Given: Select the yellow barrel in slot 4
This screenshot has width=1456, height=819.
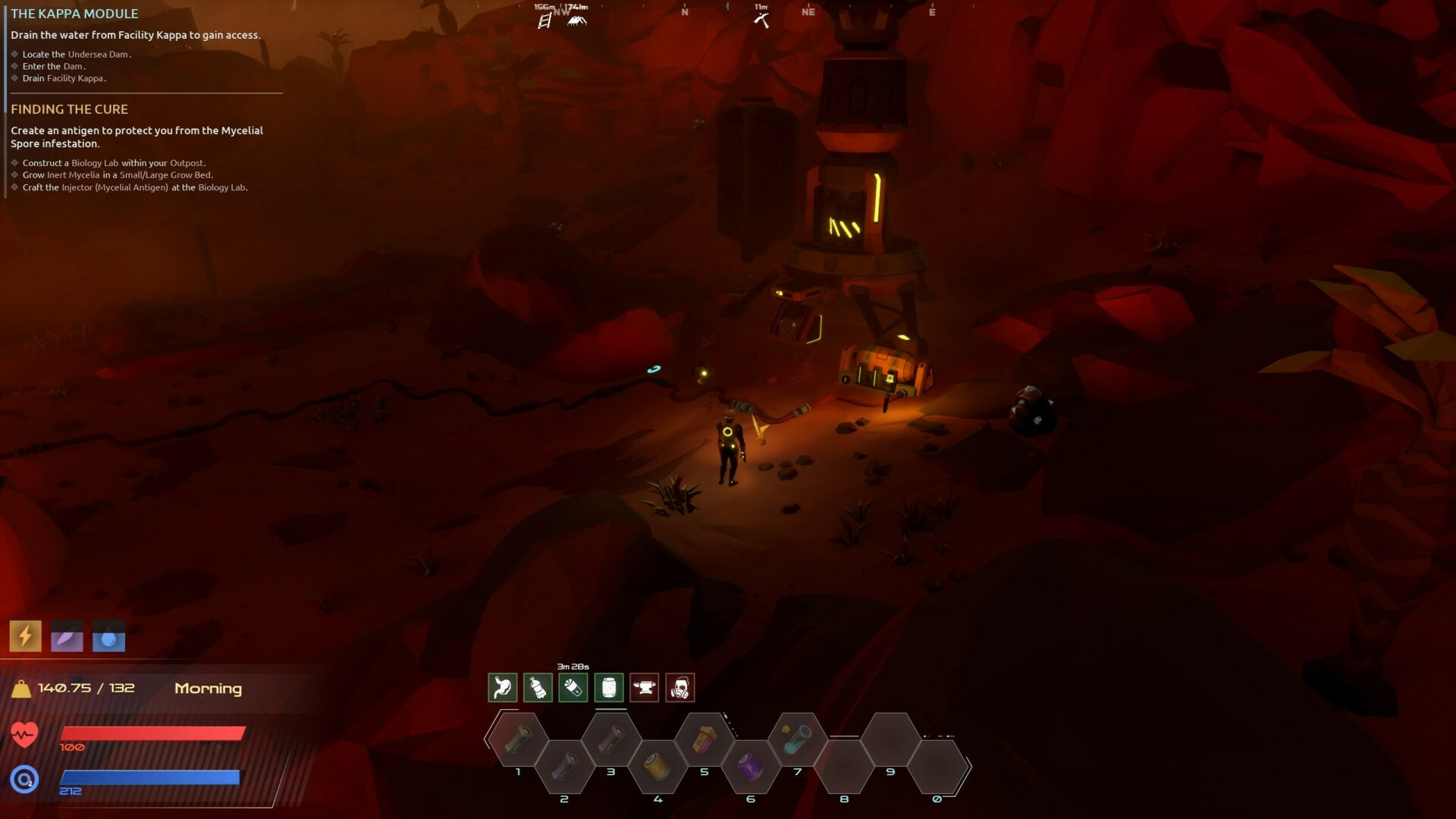Looking at the screenshot, I should pyautogui.click(x=657, y=767).
